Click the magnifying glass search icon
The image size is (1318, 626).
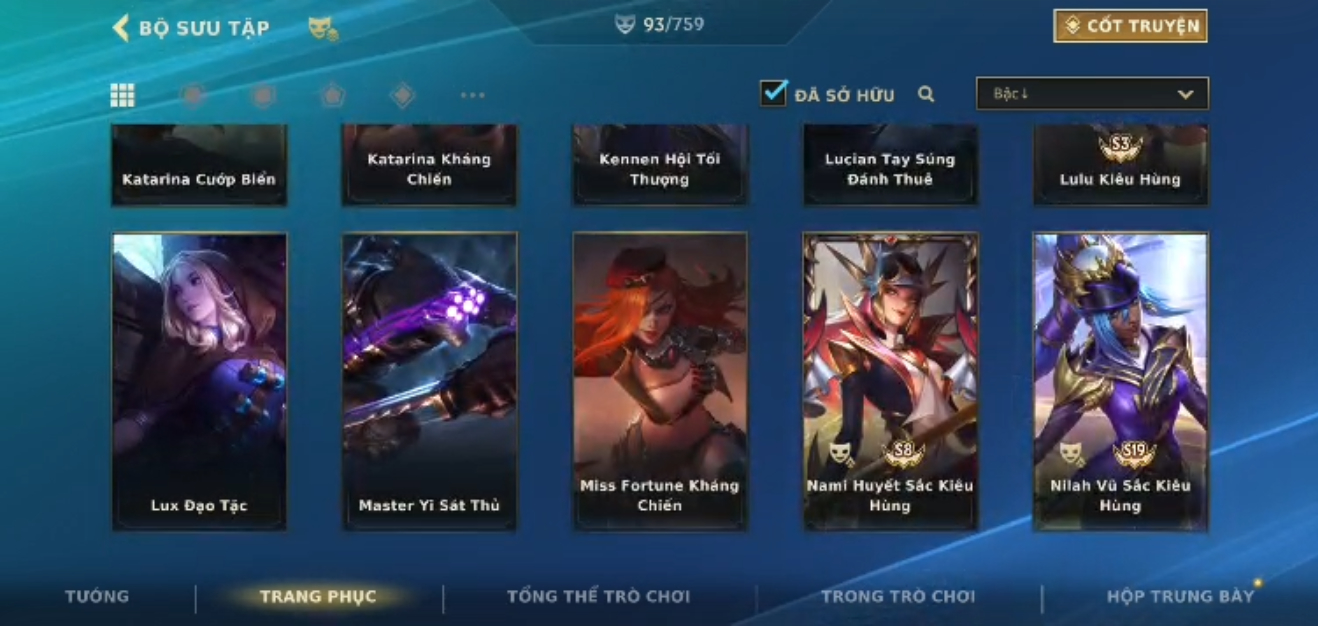tap(926, 95)
